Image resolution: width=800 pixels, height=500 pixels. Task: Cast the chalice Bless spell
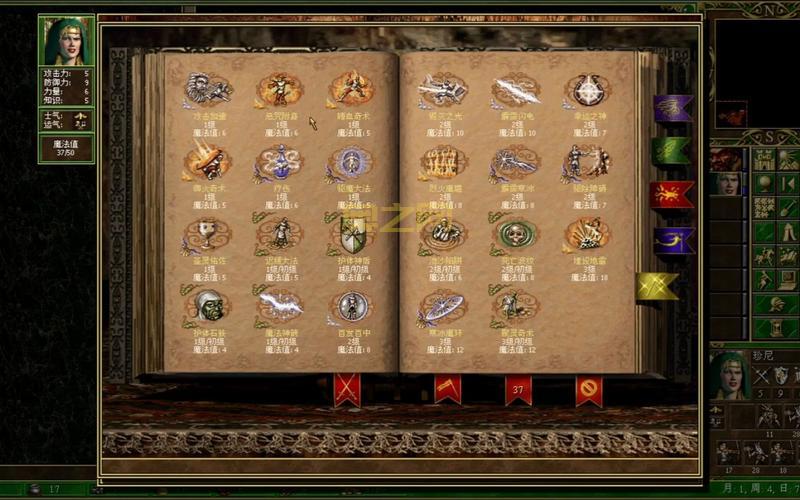coord(207,234)
